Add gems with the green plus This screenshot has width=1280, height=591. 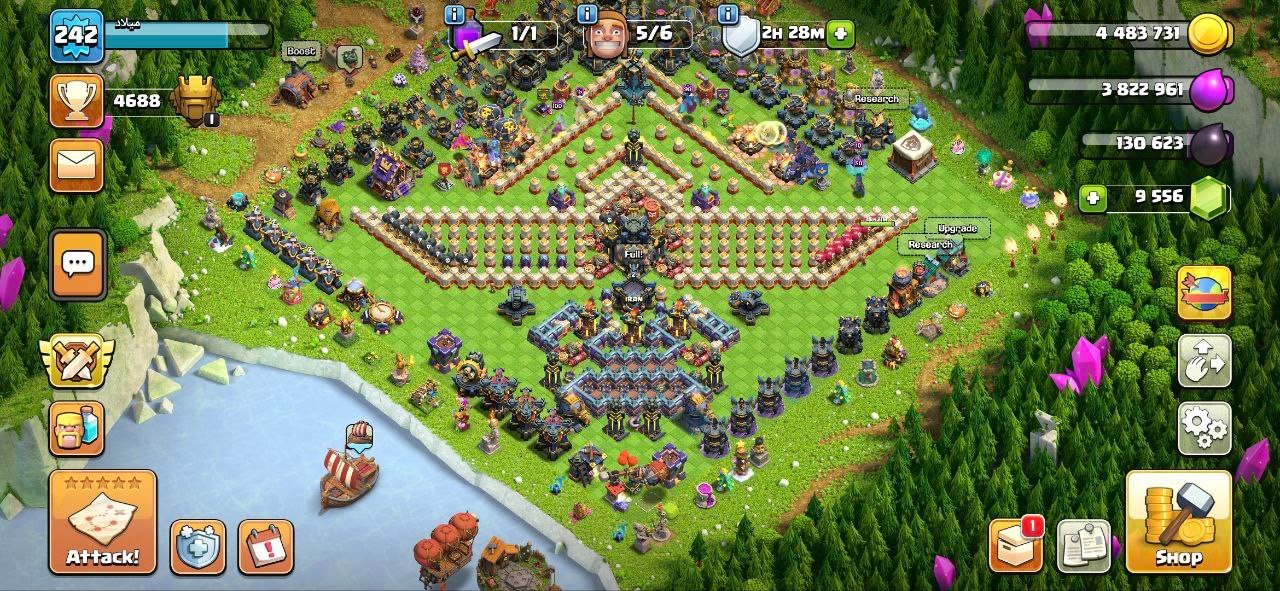tap(1094, 198)
